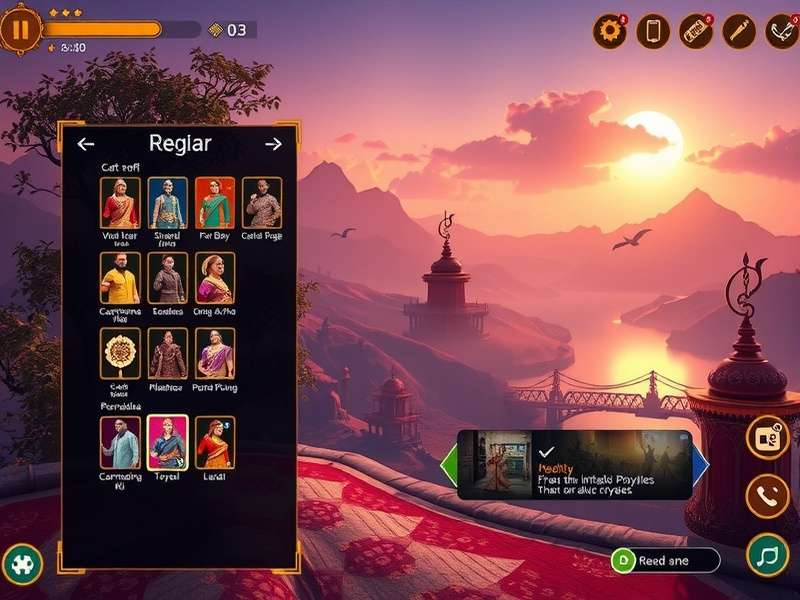The image size is (800, 600).
Task: Go to the next page with the right arrow
Action: click(x=273, y=144)
